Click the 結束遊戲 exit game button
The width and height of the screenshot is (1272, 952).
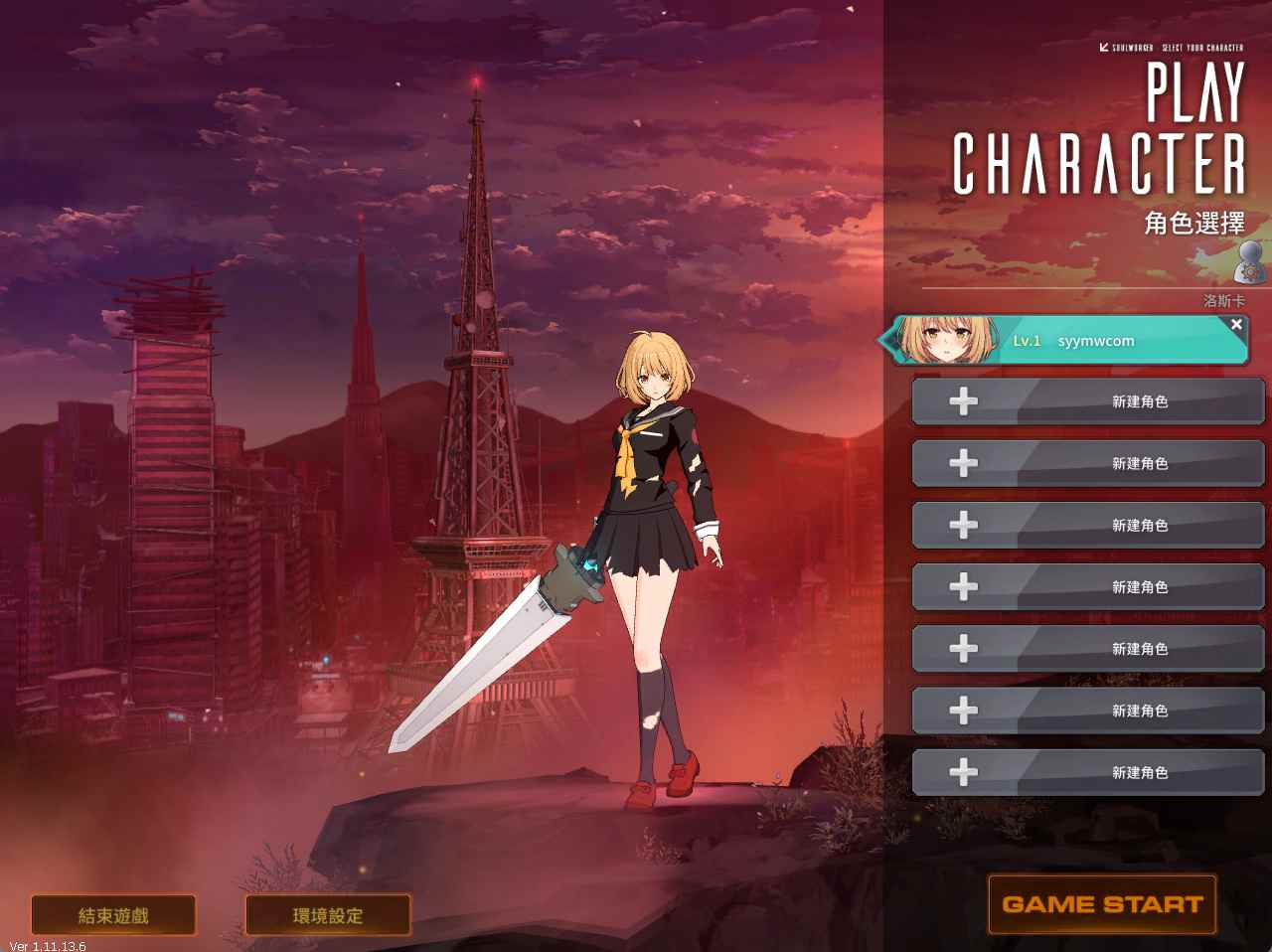113,915
